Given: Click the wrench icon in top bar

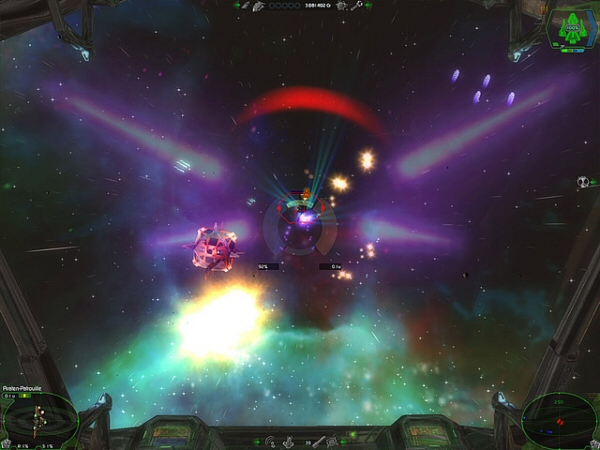Looking at the screenshot, I should click(354, 6).
